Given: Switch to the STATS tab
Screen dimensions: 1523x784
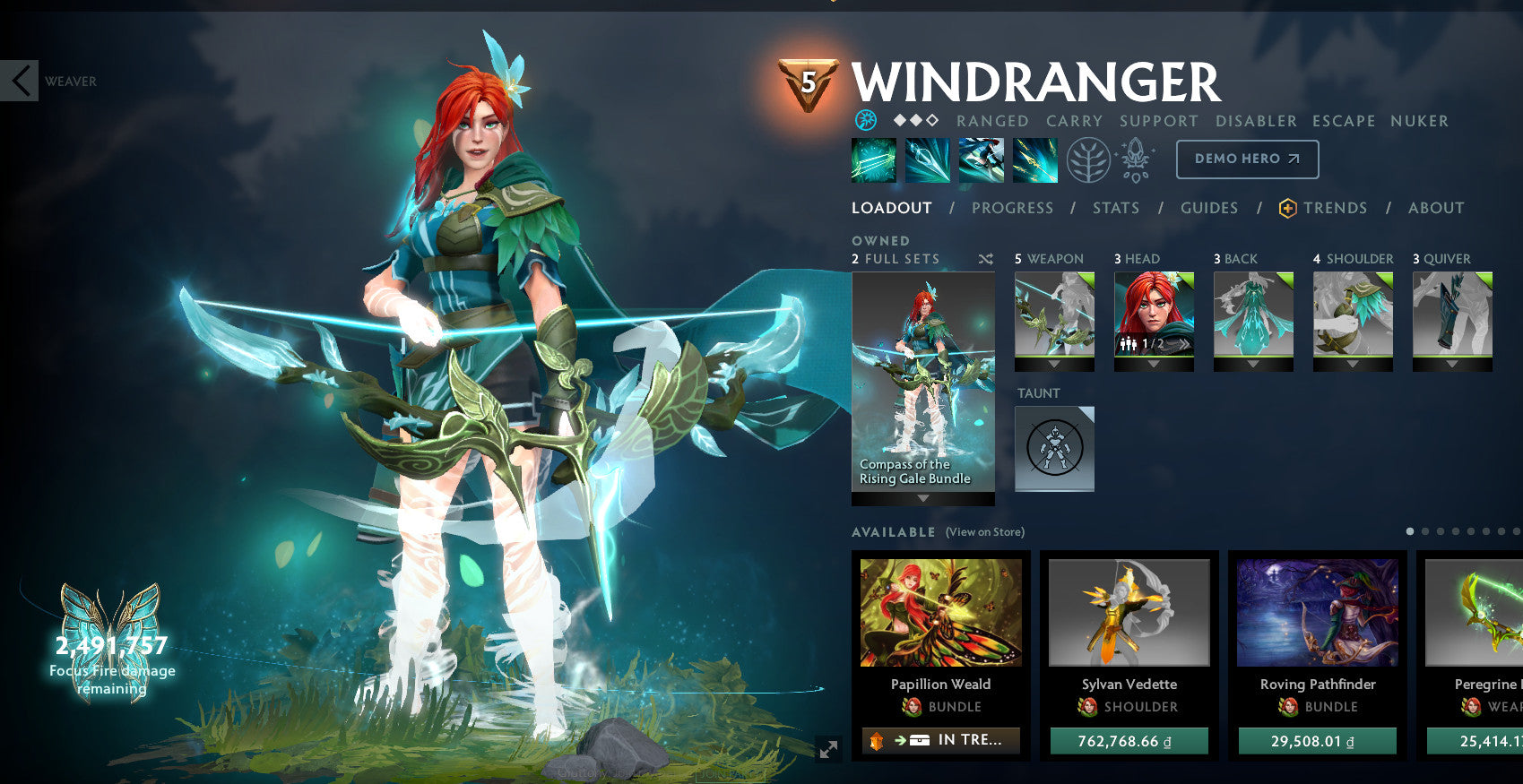Looking at the screenshot, I should (1116, 207).
